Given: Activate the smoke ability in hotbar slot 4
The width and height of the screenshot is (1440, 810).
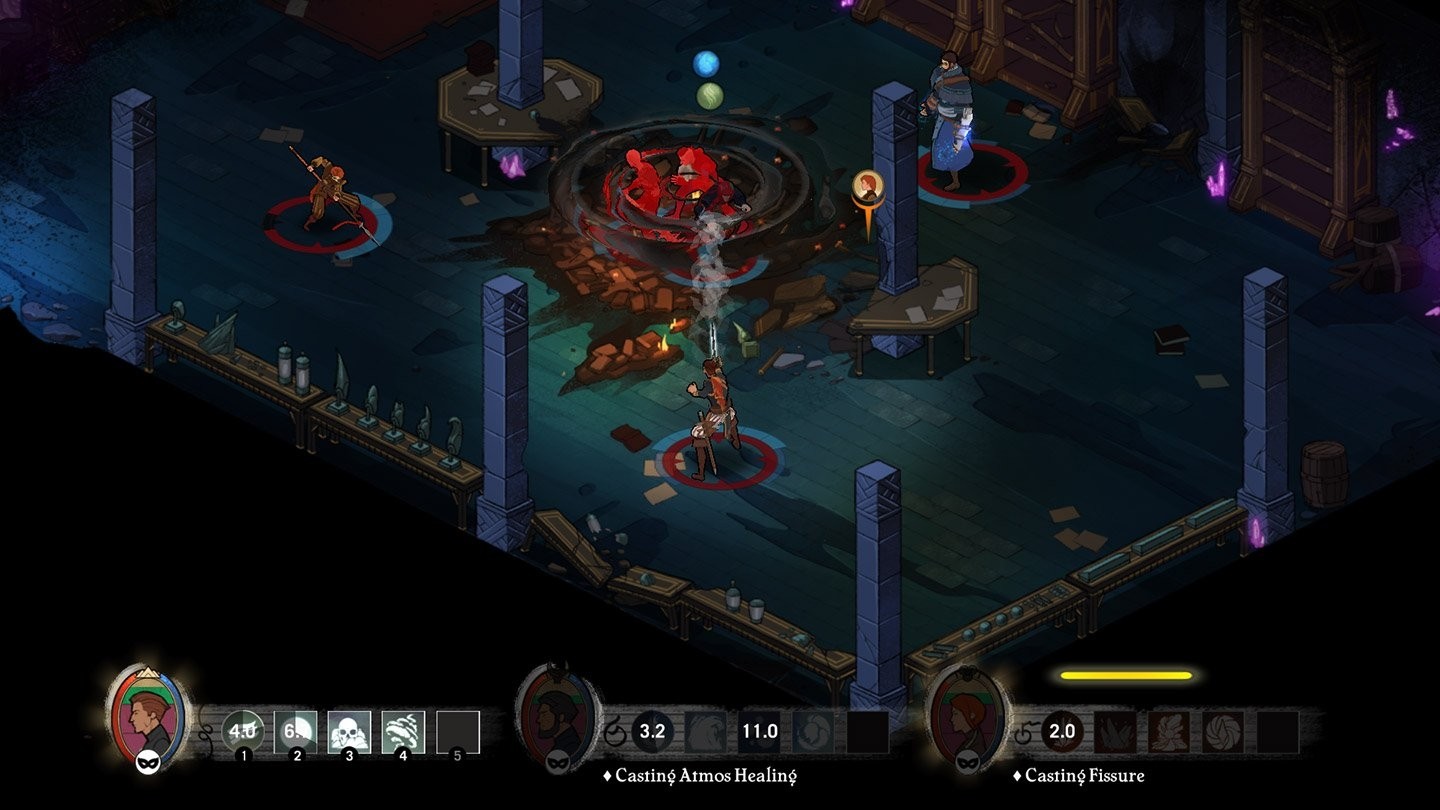Looking at the screenshot, I should coord(402,729).
